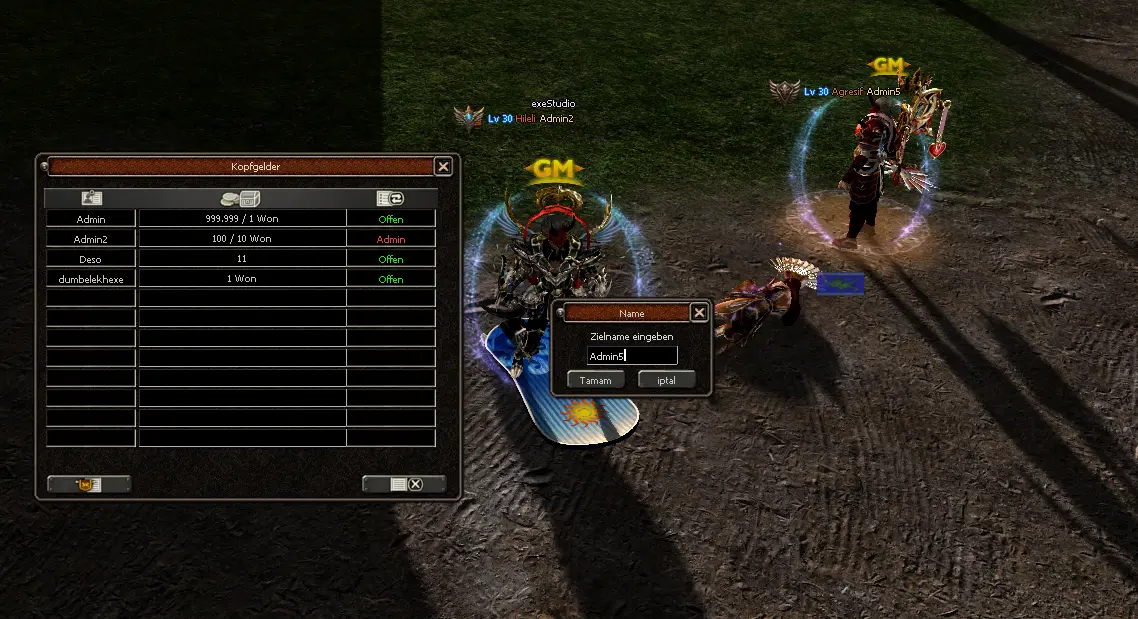
Task: Cancel the name entry with iptal
Action: point(666,380)
